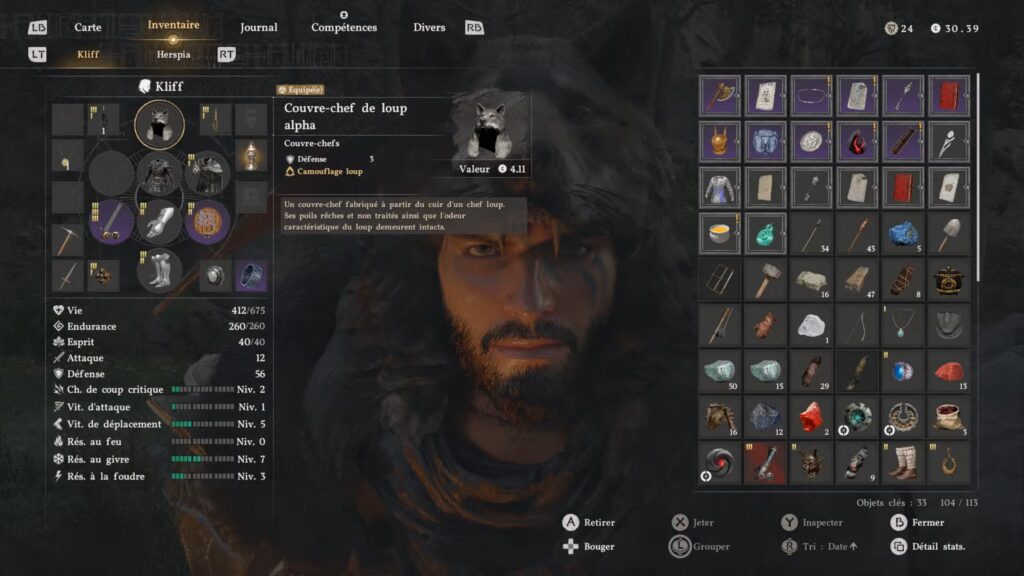Select the battle axe in inventory
Screen dimensions: 1024x576
[720, 96]
